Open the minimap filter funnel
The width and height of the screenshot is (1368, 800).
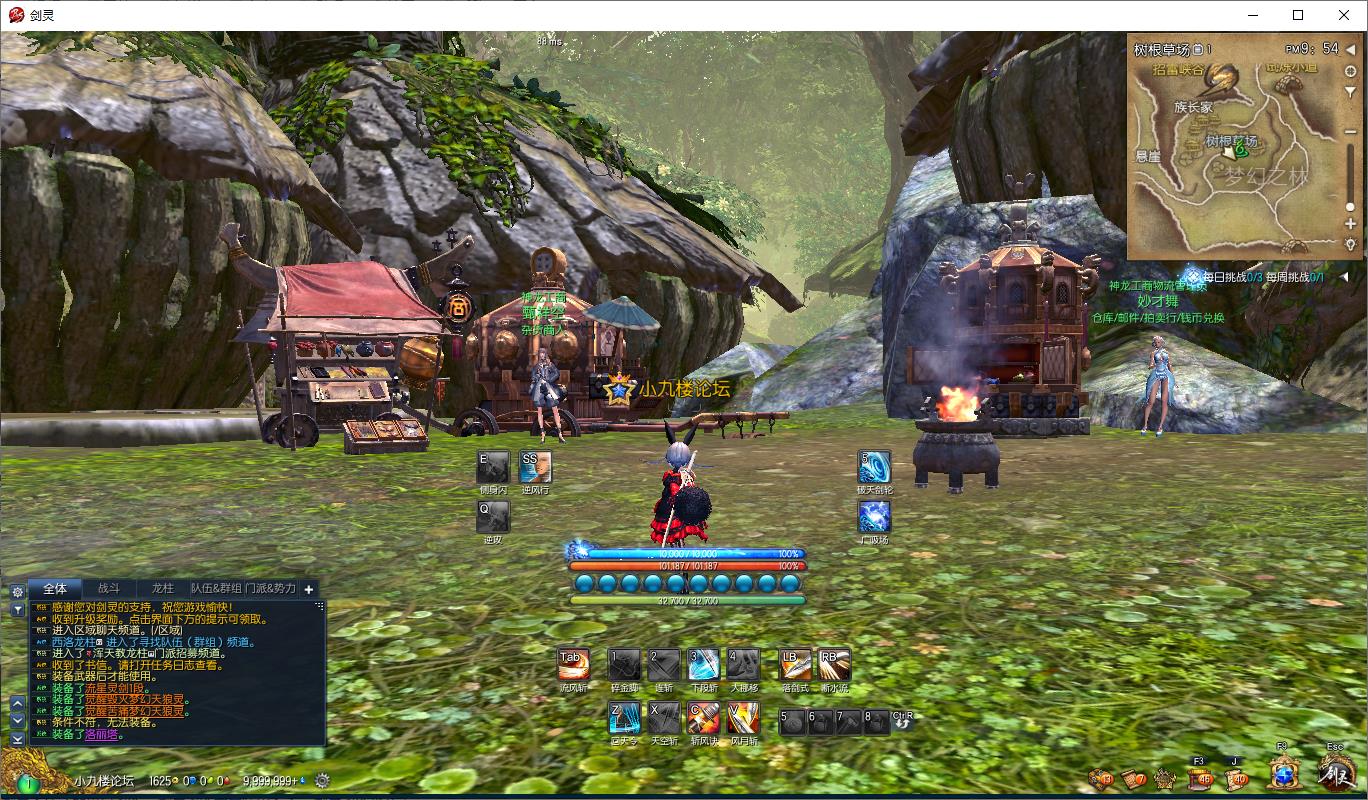(x=1350, y=91)
